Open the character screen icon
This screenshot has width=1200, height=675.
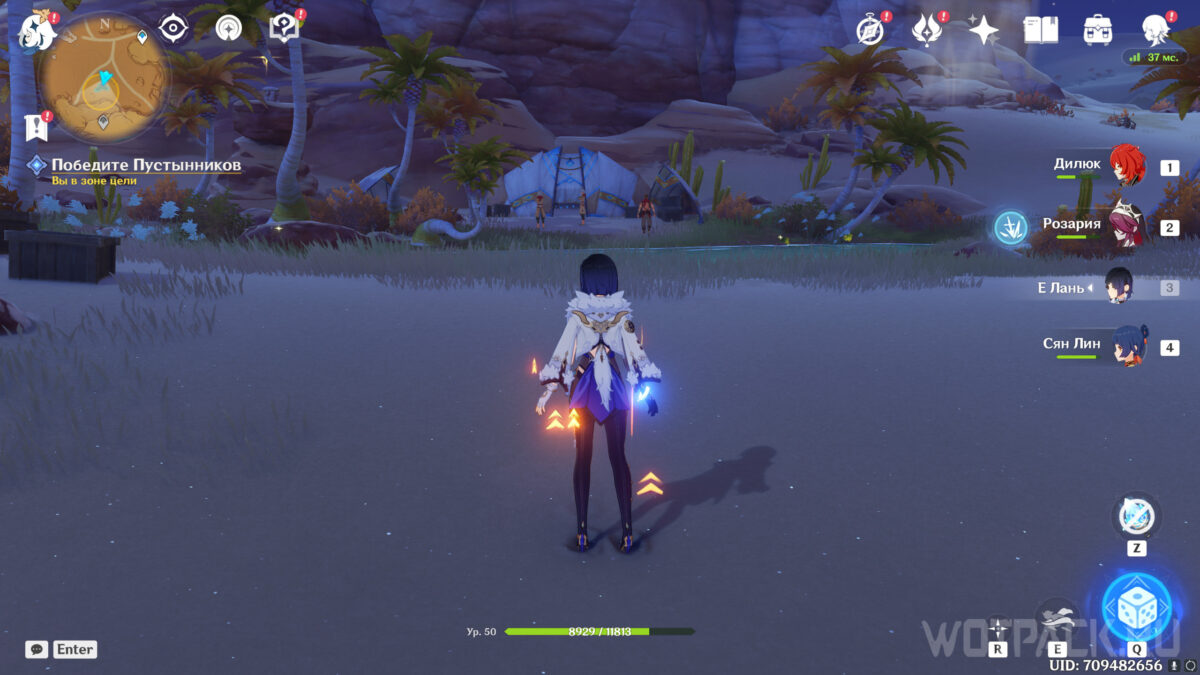coord(1156,30)
